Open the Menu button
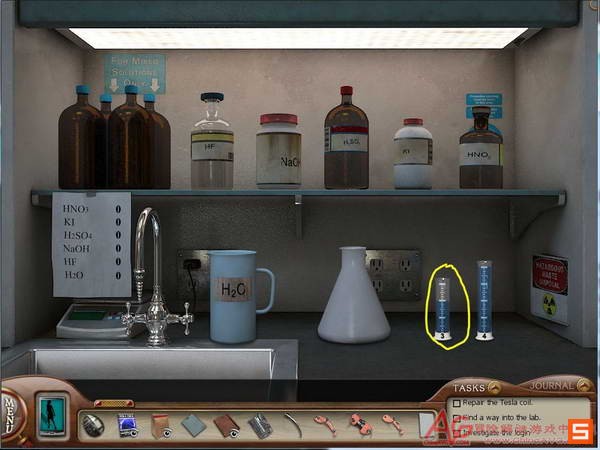 [10, 413]
